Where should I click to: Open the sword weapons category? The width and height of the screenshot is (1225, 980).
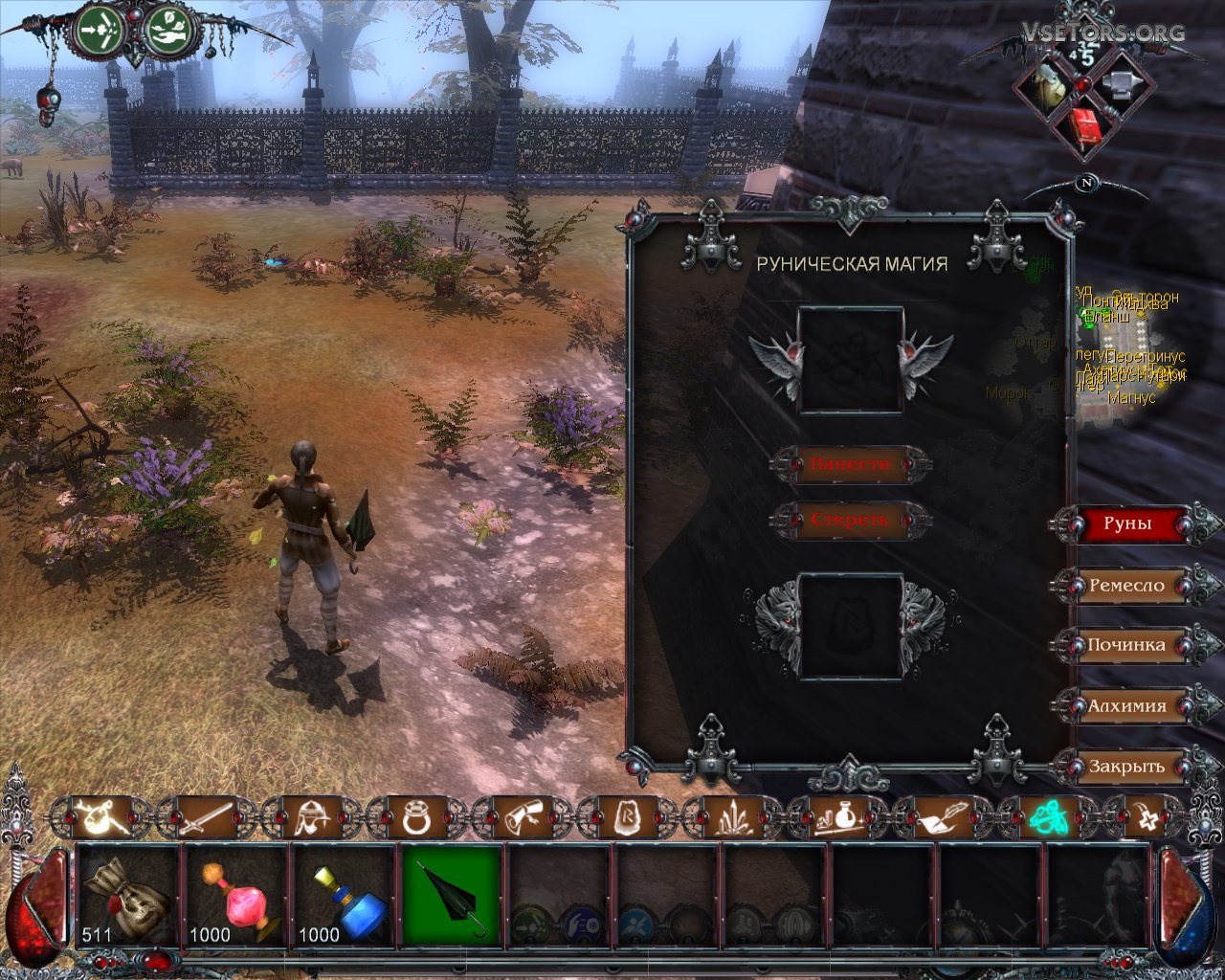[x=207, y=817]
